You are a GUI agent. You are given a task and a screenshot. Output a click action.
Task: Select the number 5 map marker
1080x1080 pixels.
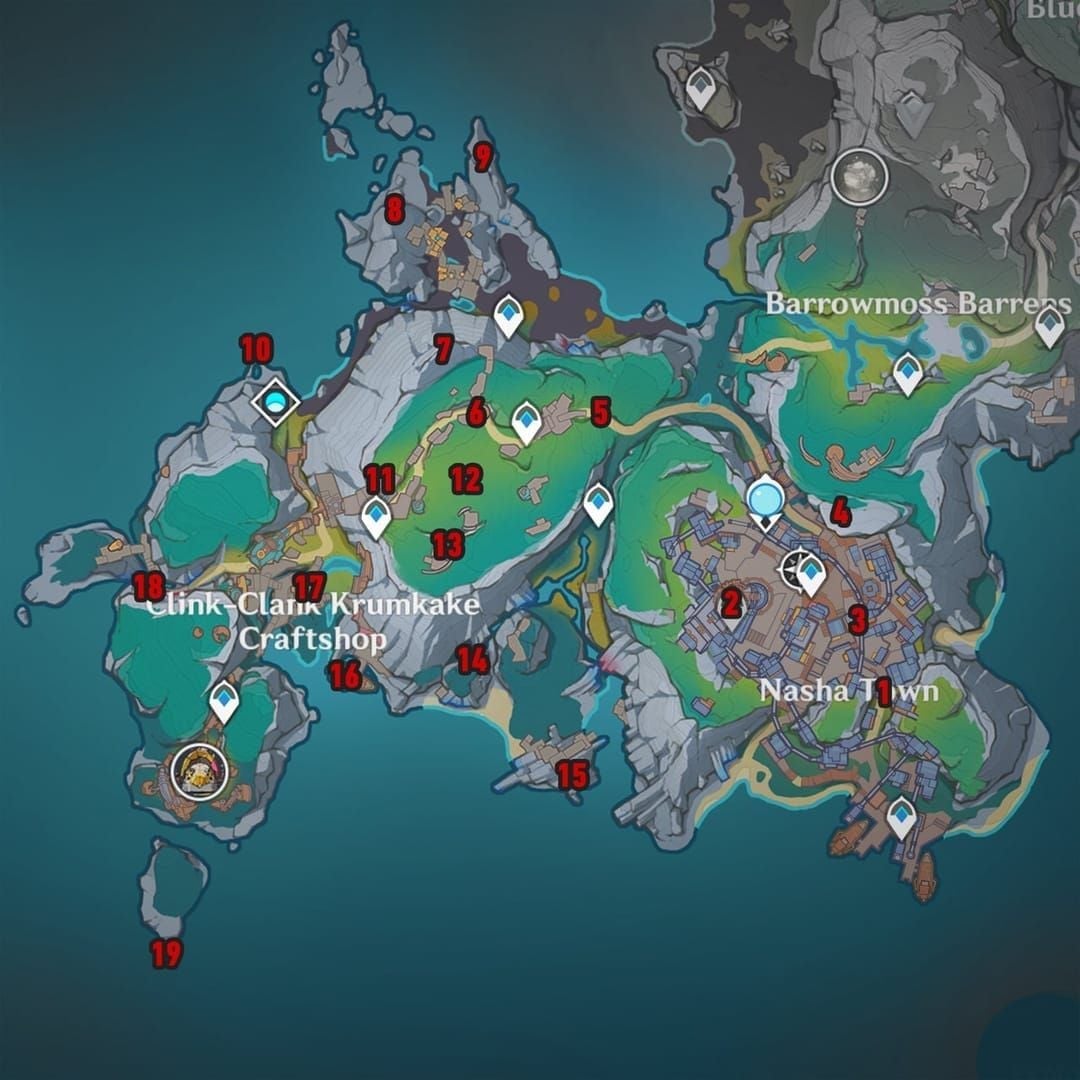click(x=600, y=411)
